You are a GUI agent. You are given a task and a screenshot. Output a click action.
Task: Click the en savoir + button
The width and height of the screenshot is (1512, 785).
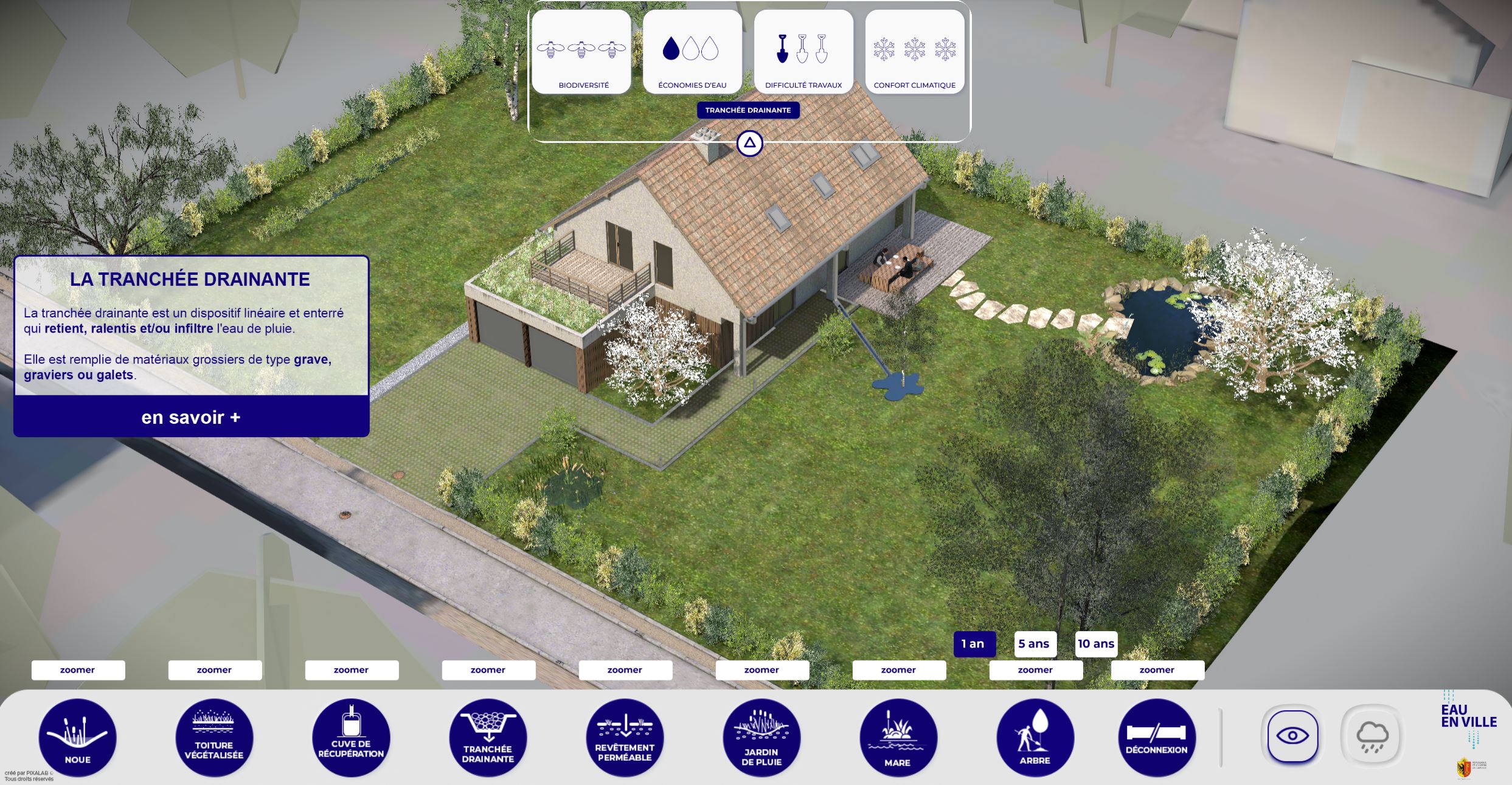pyautogui.click(x=191, y=417)
